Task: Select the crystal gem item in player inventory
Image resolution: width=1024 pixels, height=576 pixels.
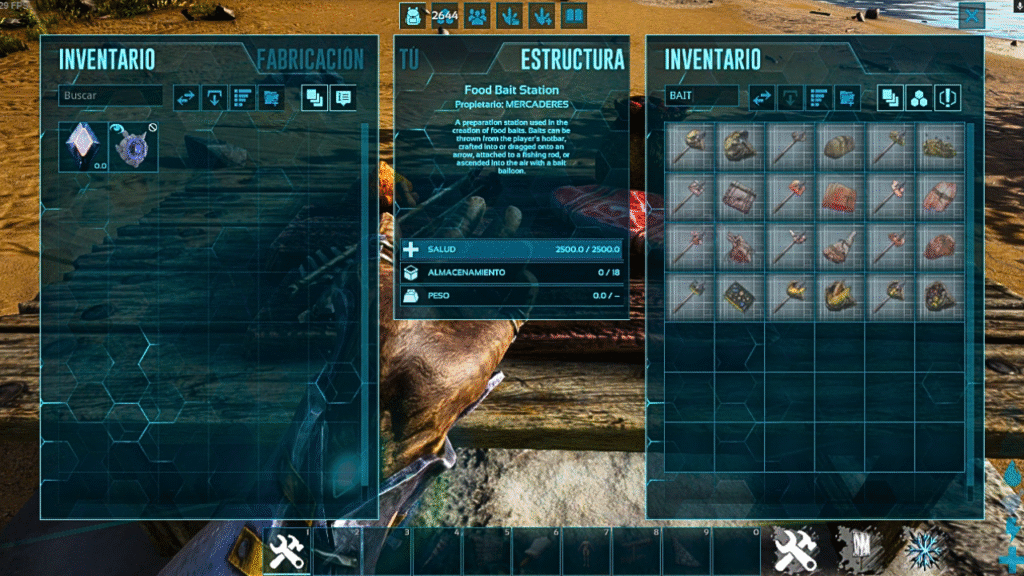Action: [79, 146]
